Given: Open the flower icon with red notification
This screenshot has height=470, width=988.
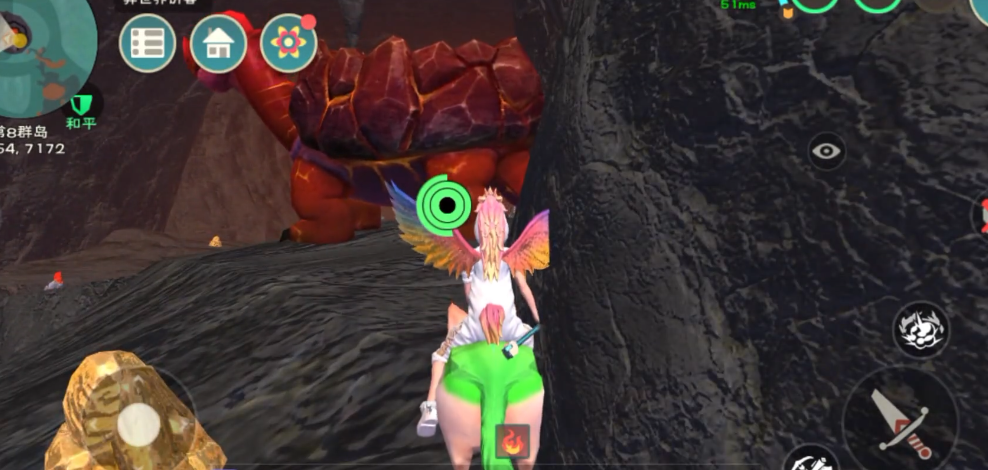Looking at the screenshot, I should (x=289, y=43).
